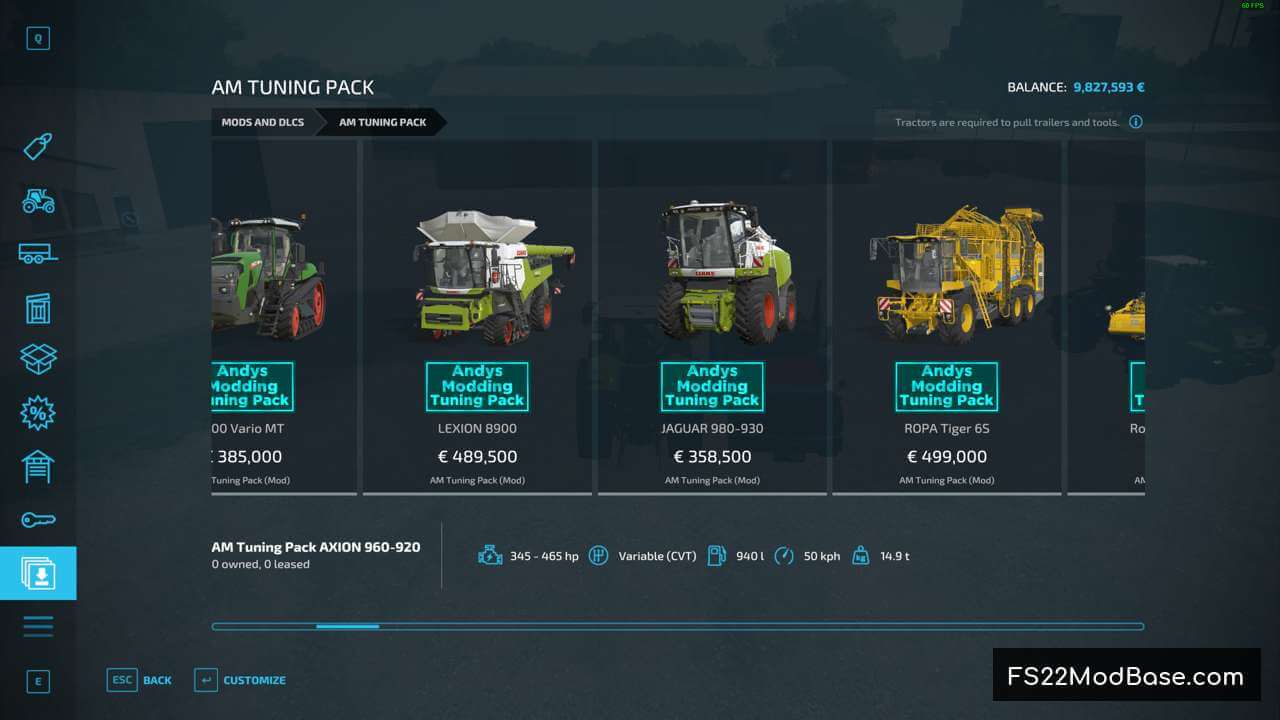Click the engine power icon showing 345-465 hp
This screenshot has height=720, width=1280.
490,555
